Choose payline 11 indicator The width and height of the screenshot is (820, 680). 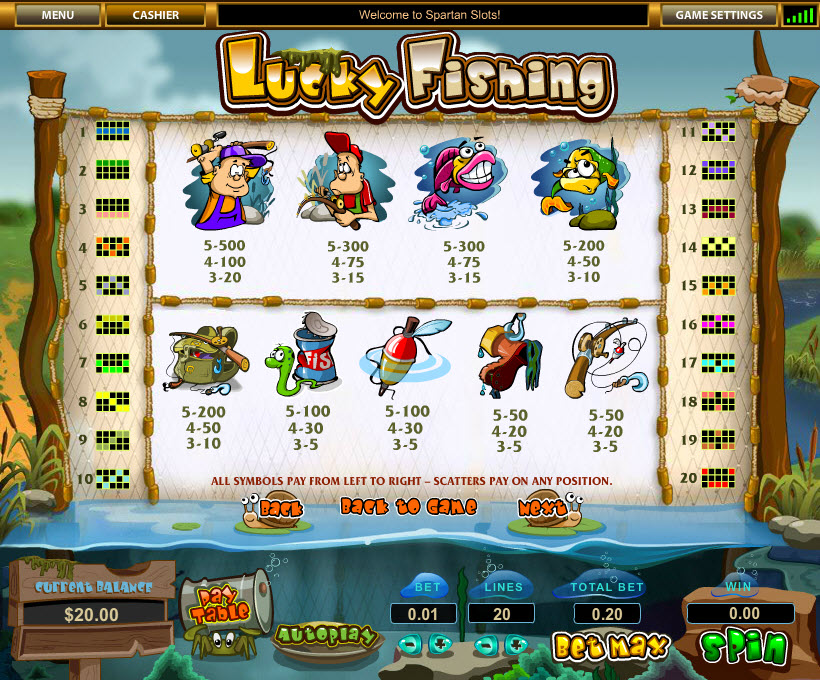click(x=717, y=131)
